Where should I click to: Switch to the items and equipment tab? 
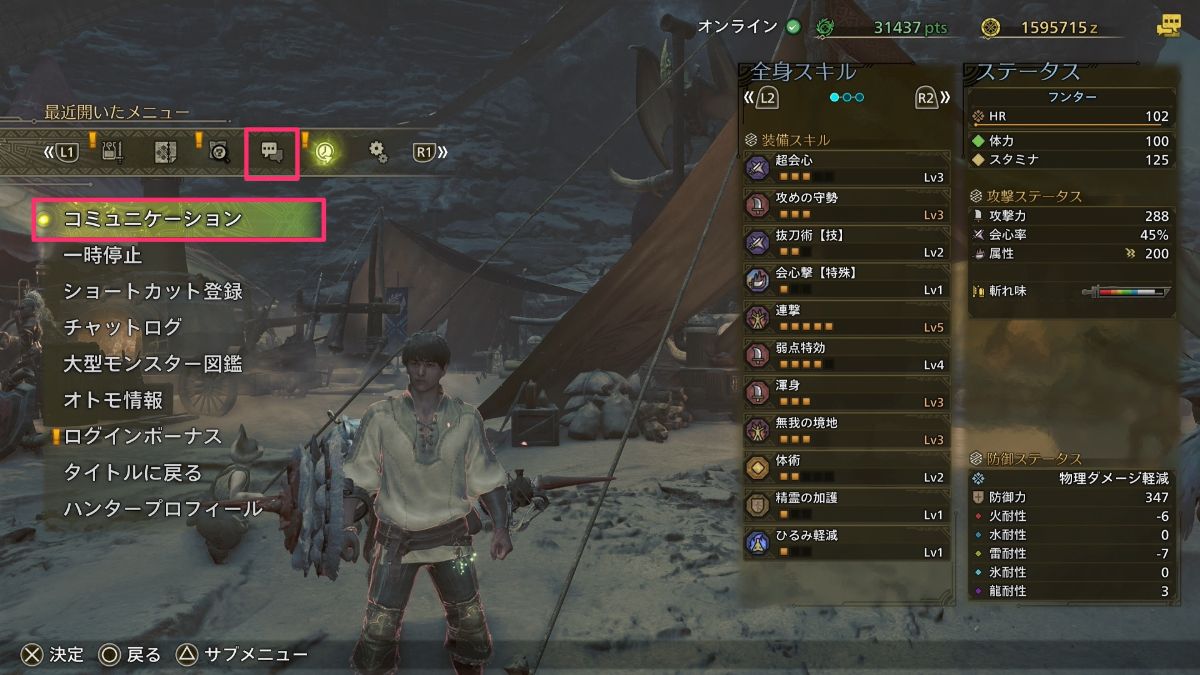(x=112, y=152)
